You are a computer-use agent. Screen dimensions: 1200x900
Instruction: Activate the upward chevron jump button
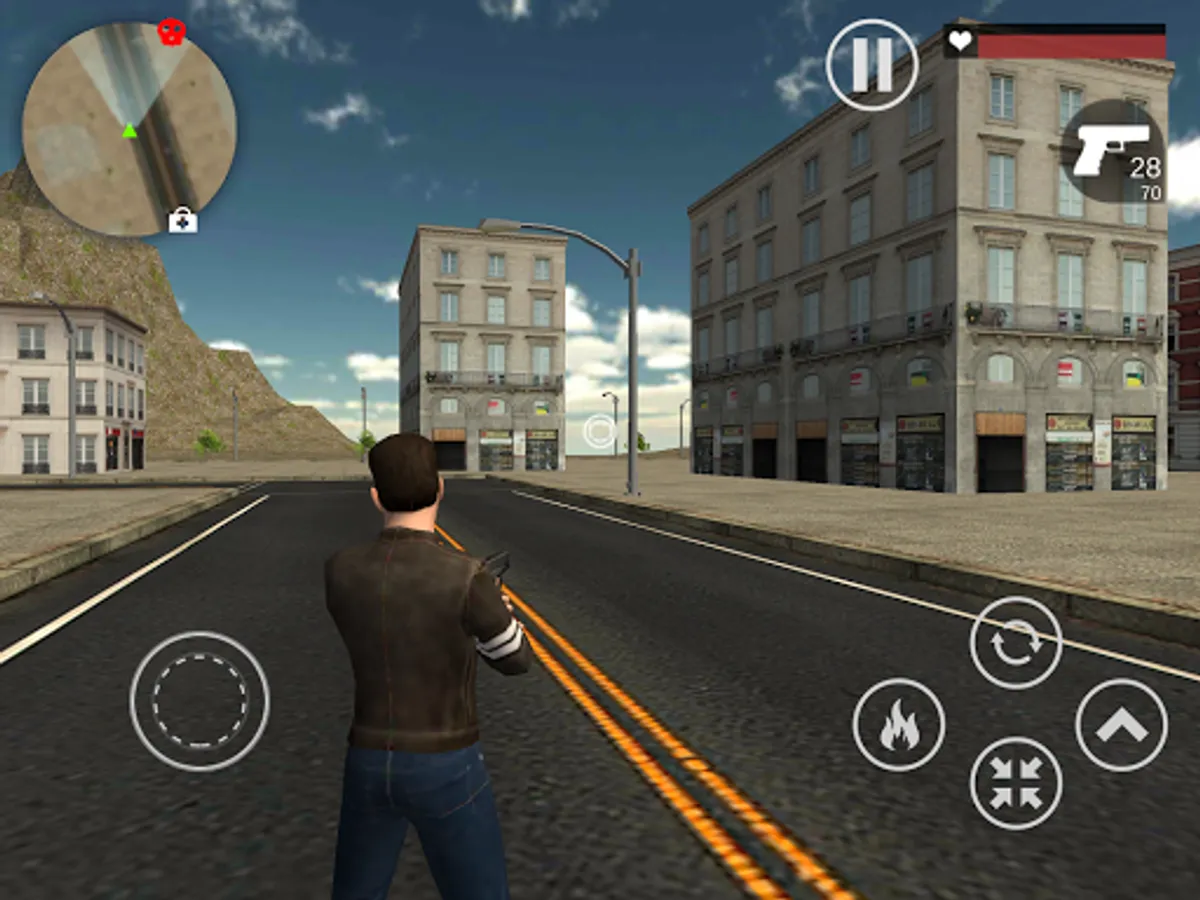tap(1121, 724)
